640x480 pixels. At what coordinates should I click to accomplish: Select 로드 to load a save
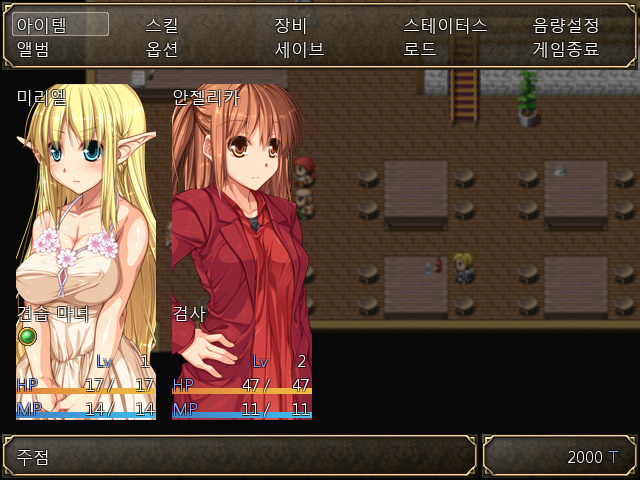tap(420, 48)
